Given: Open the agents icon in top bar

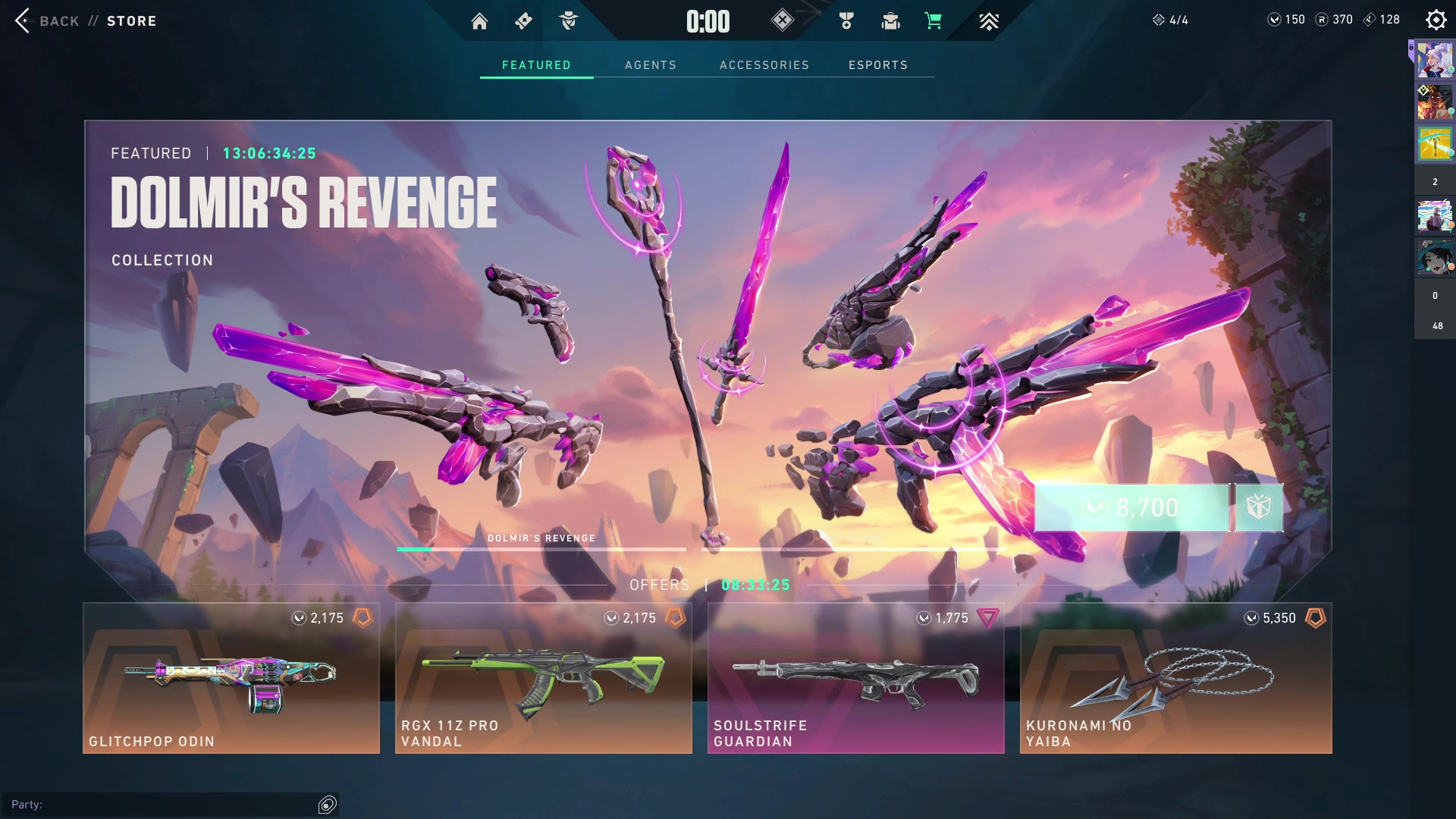Looking at the screenshot, I should pyautogui.click(x=568, y=21).
